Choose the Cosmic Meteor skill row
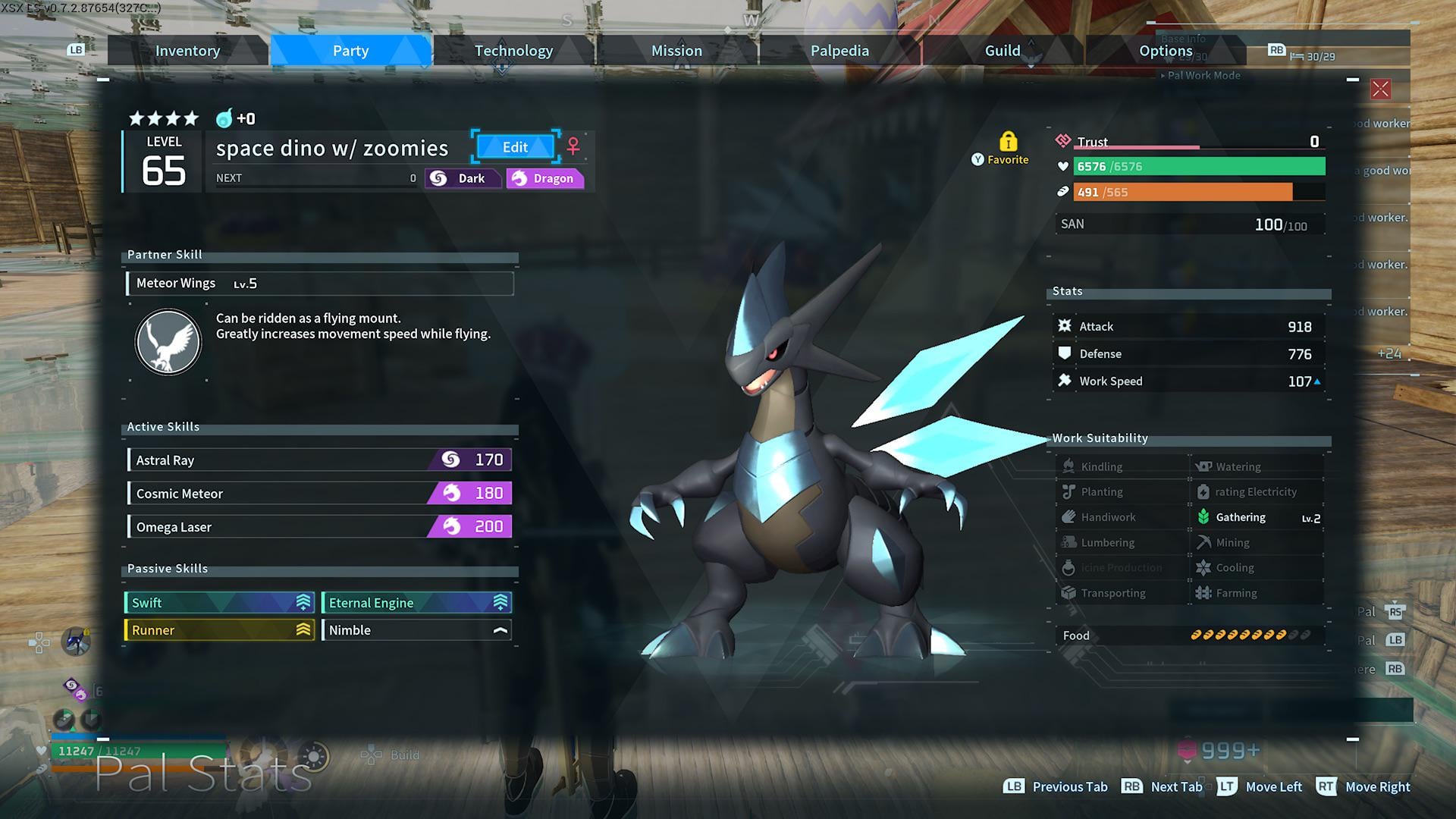1456x819 pixels. click(319, 494)
